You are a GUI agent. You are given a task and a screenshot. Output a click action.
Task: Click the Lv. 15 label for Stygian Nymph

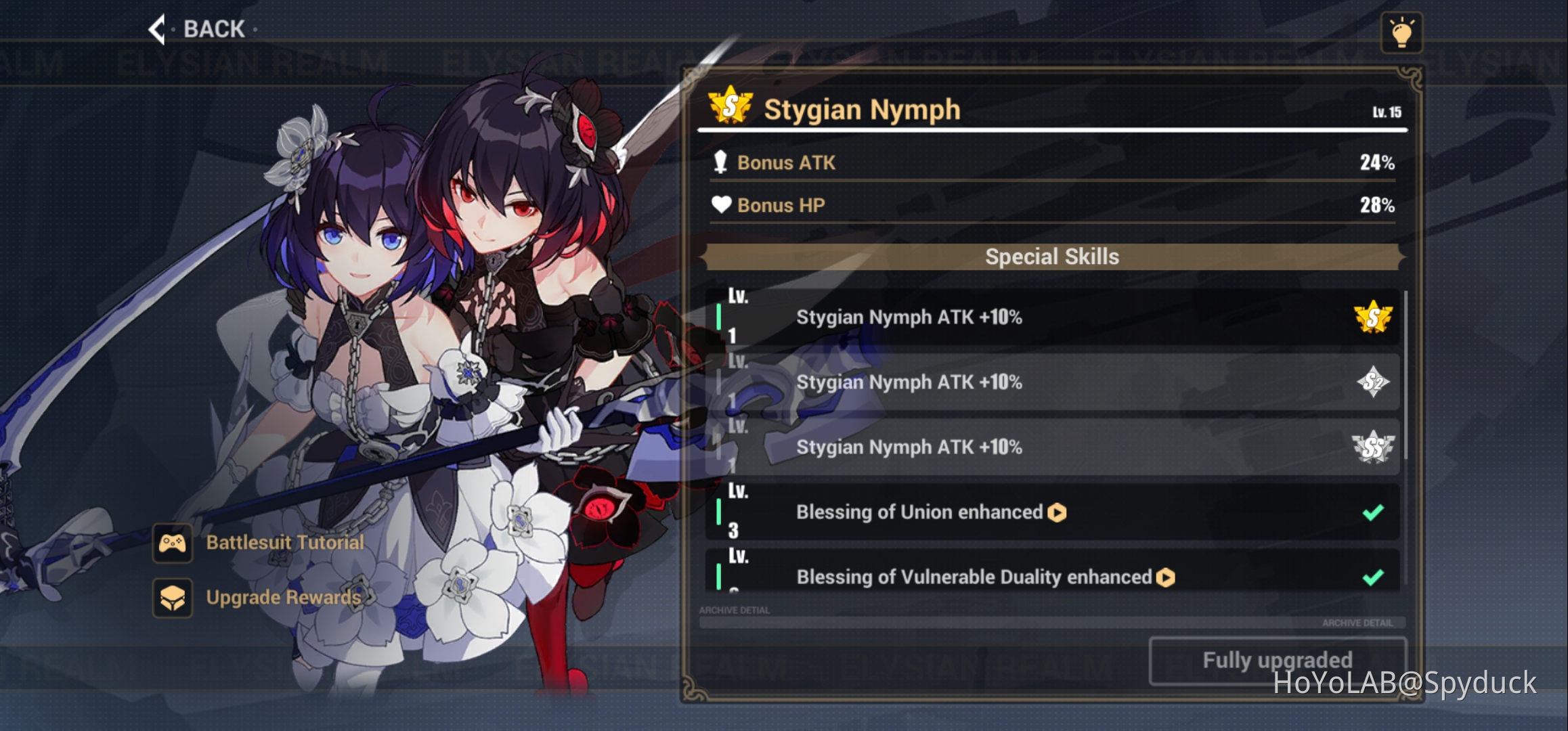[x=1387, y=113]
